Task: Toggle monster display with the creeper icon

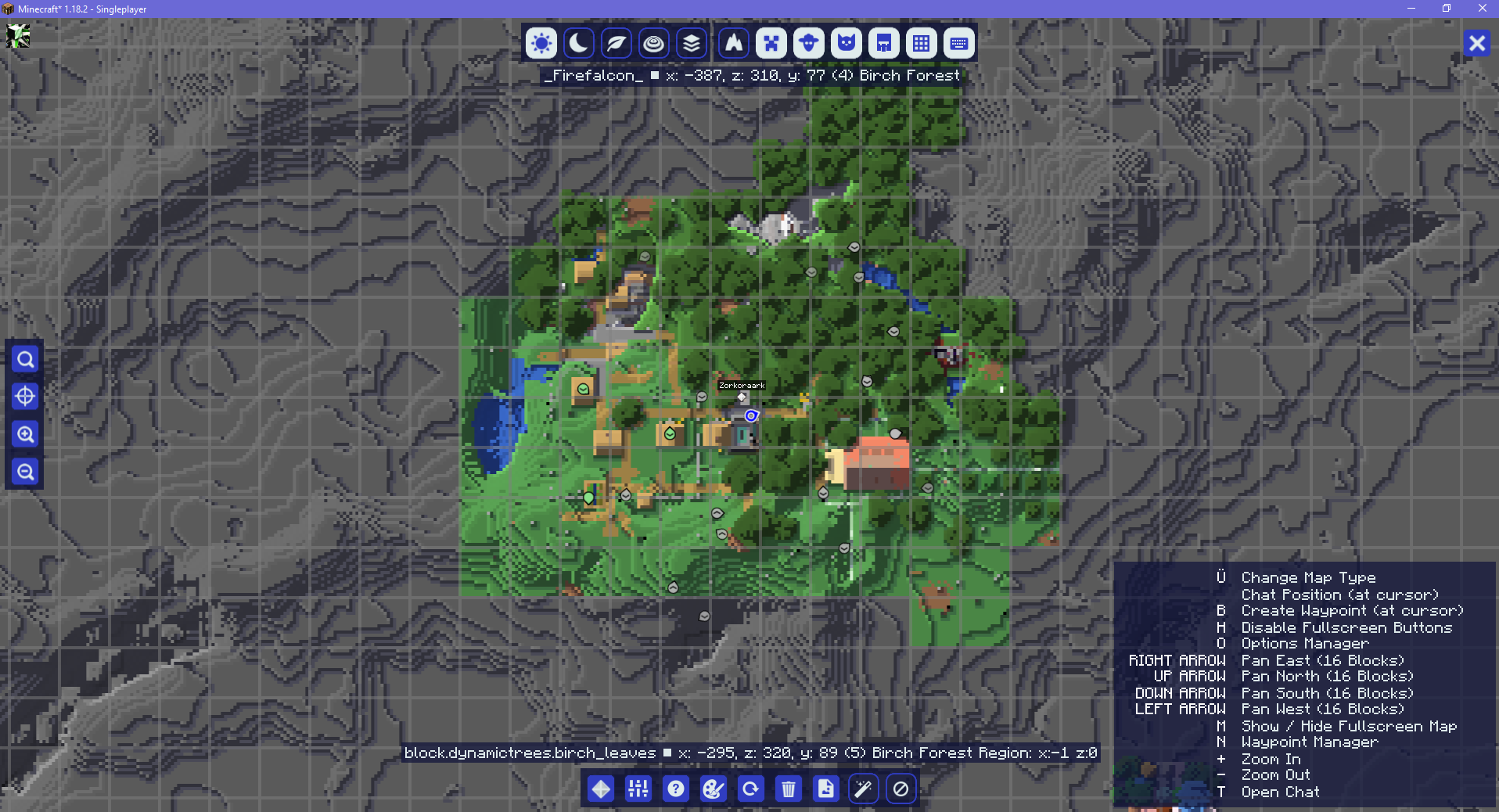Action: (x=771, y=43)
